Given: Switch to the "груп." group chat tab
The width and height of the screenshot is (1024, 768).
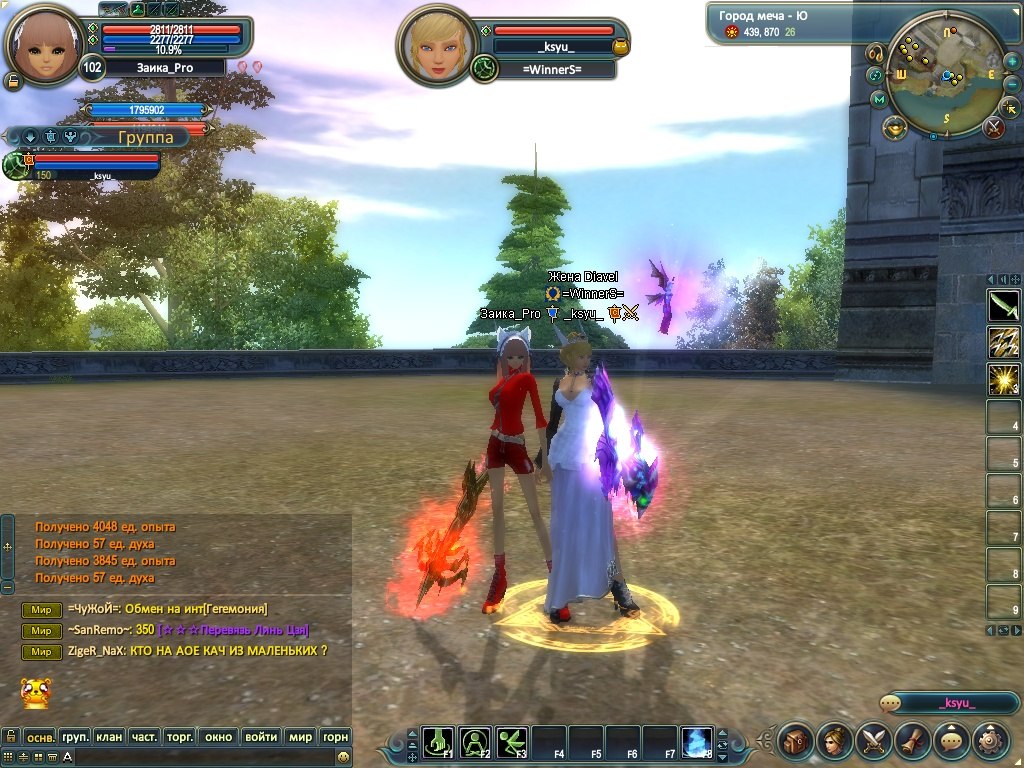Looking at the screenshot, I should [x=75, y=737].
